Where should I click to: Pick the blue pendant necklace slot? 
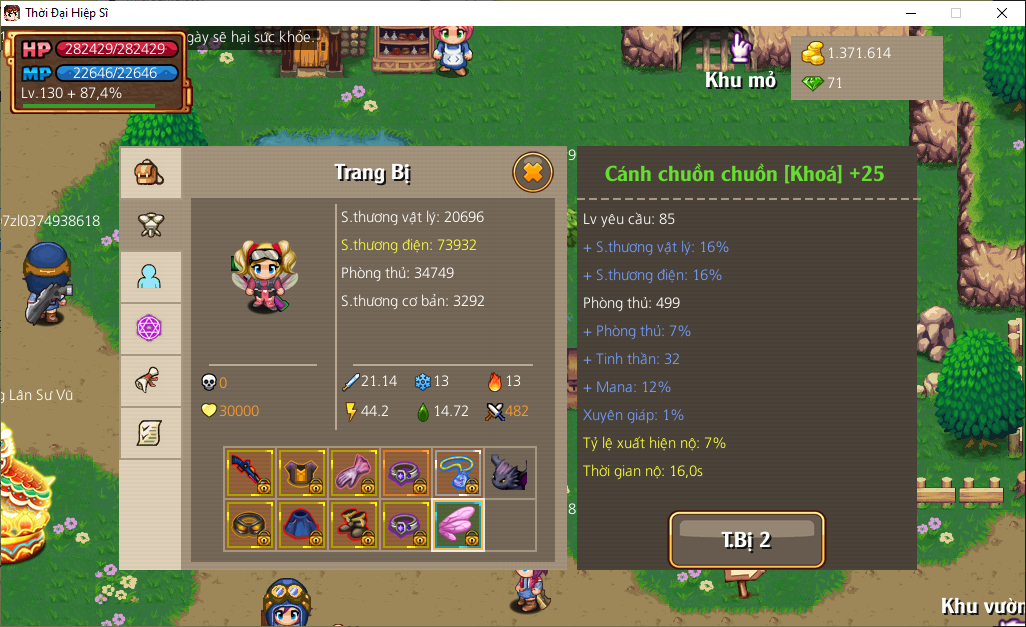[458, 472]
